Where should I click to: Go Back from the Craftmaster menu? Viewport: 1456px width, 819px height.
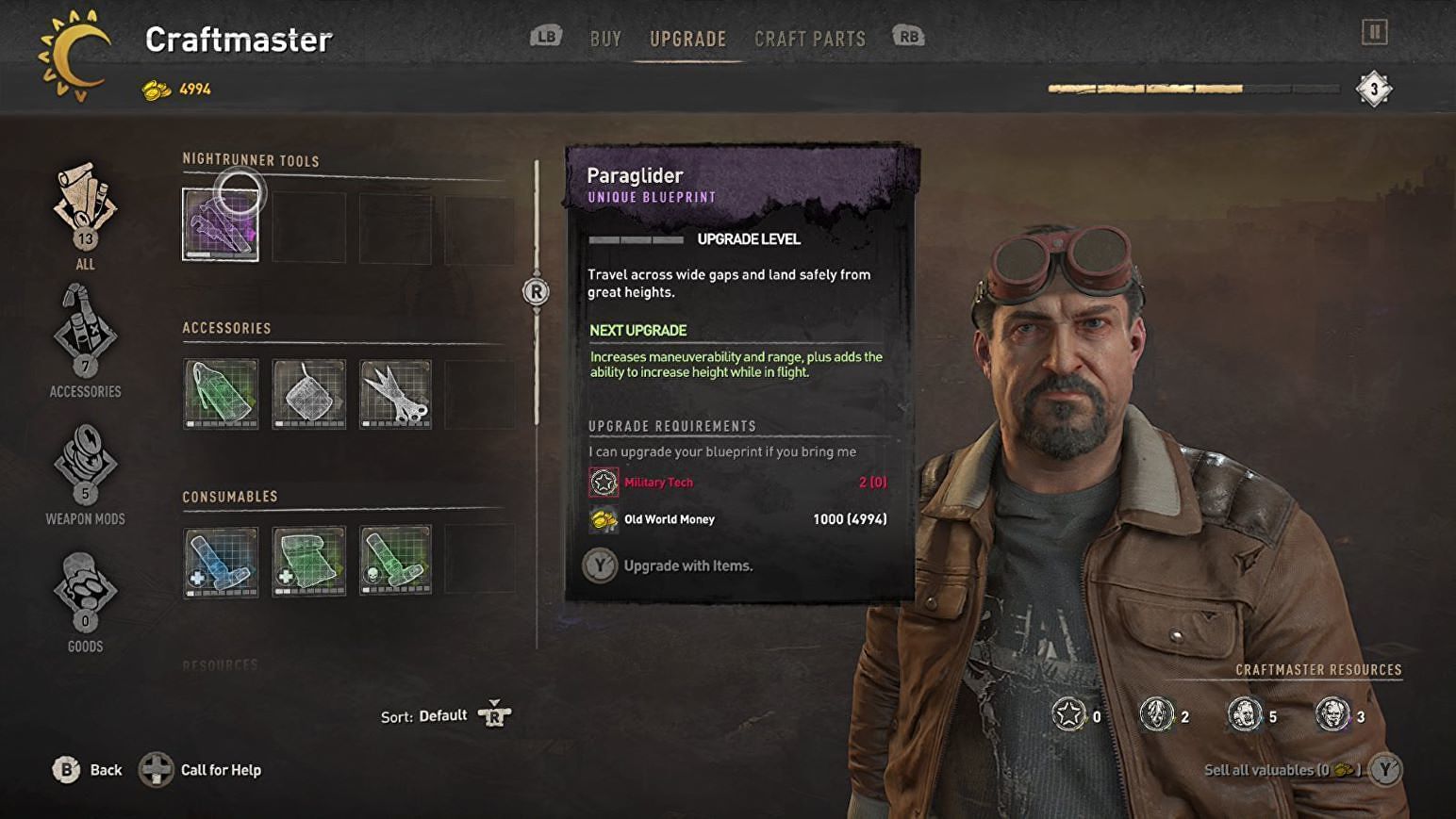point(88,770)
